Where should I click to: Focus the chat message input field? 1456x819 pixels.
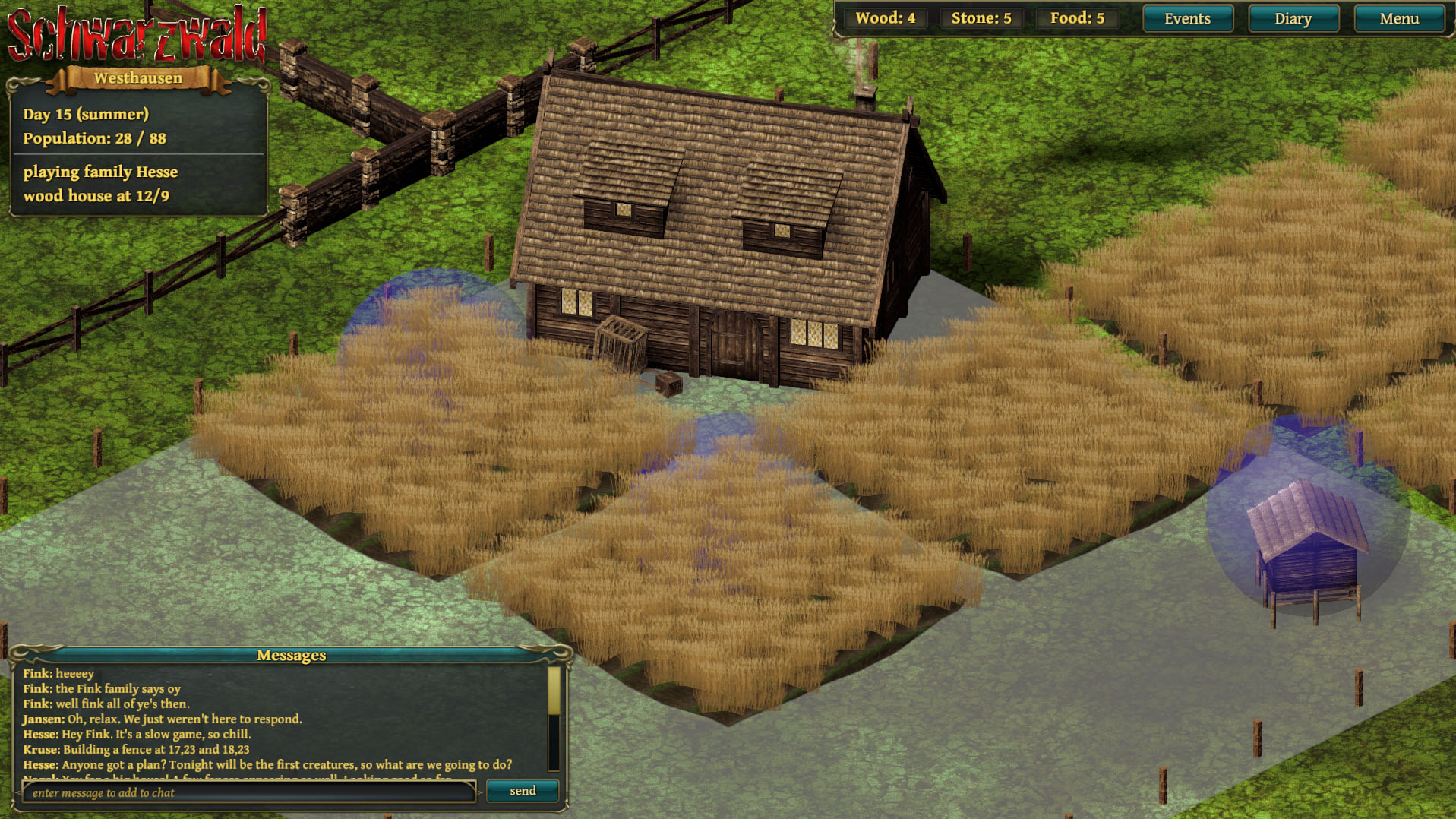point(249,792)
